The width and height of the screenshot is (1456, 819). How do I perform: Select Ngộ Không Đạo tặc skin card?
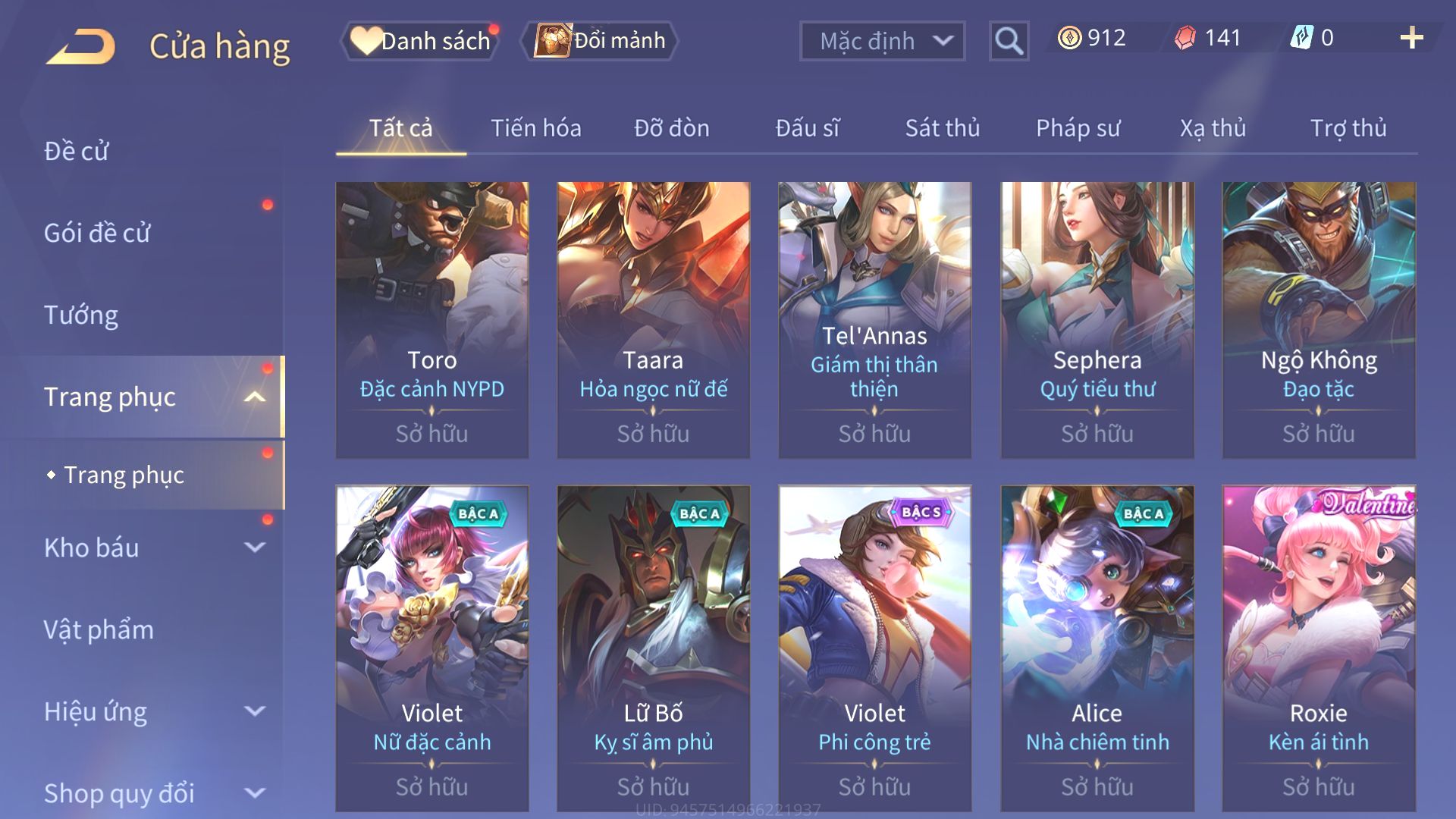(x=1318, y=318)
